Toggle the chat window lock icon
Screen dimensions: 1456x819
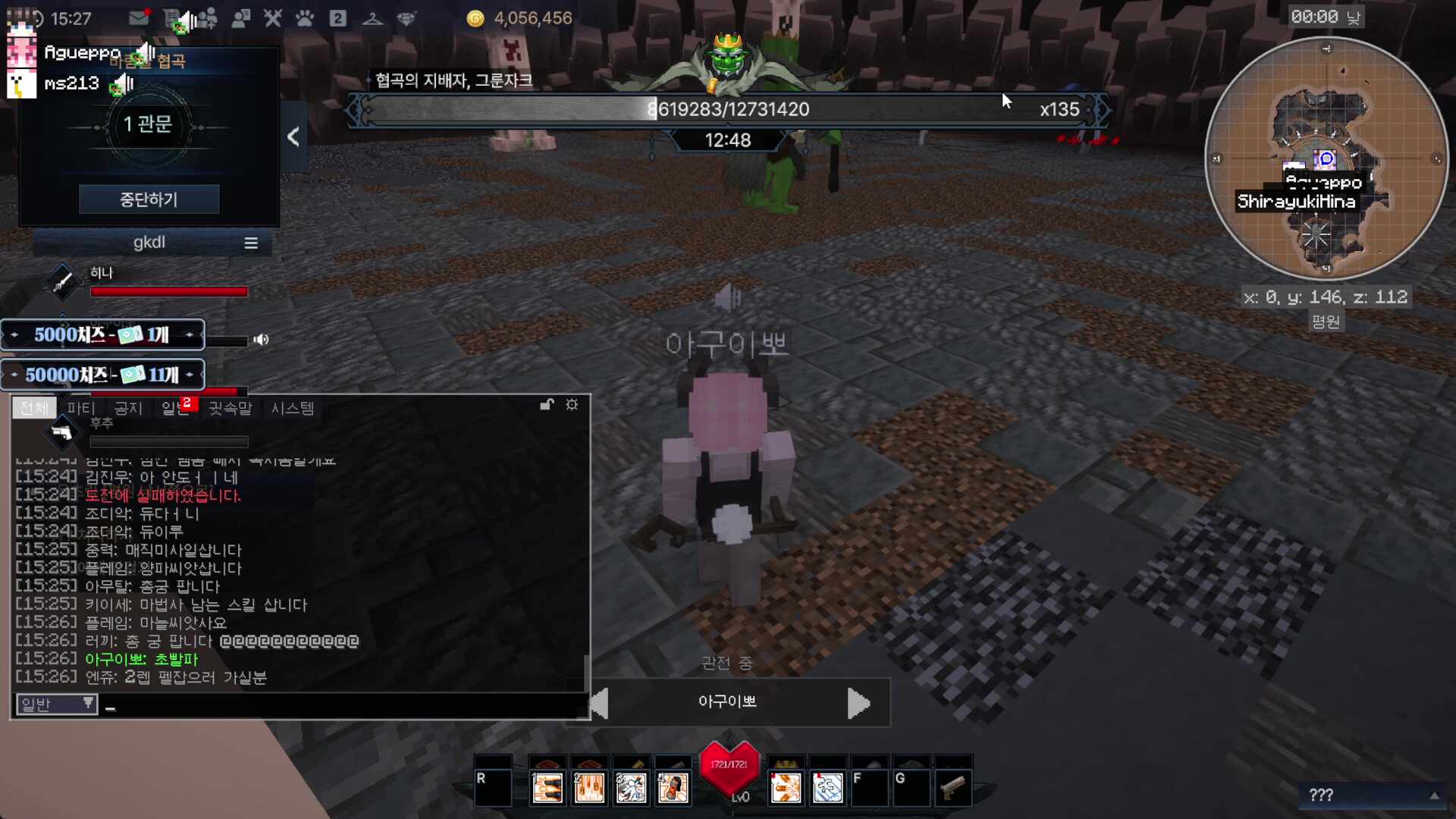[x=547, y=405]
